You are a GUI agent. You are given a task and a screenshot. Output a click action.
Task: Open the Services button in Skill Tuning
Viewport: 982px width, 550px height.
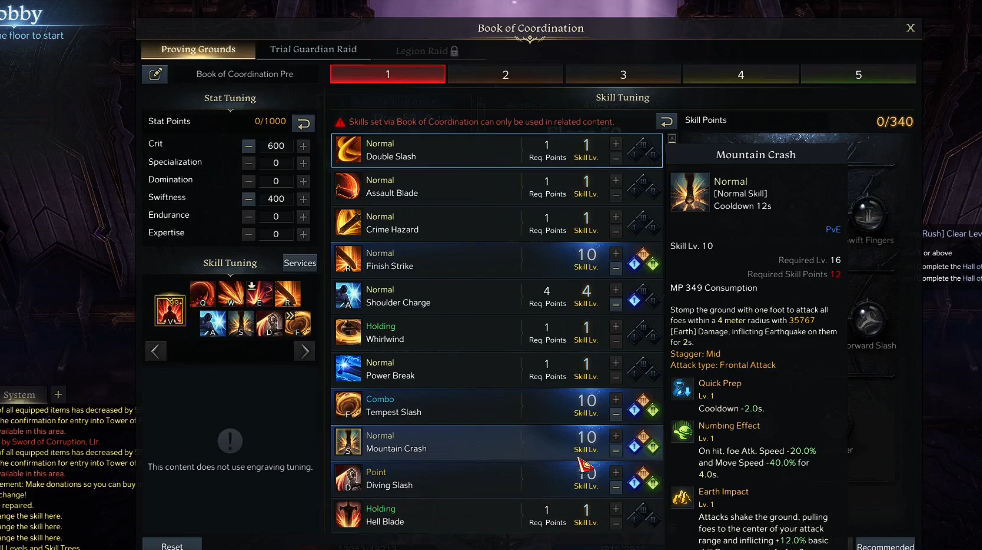299,263
